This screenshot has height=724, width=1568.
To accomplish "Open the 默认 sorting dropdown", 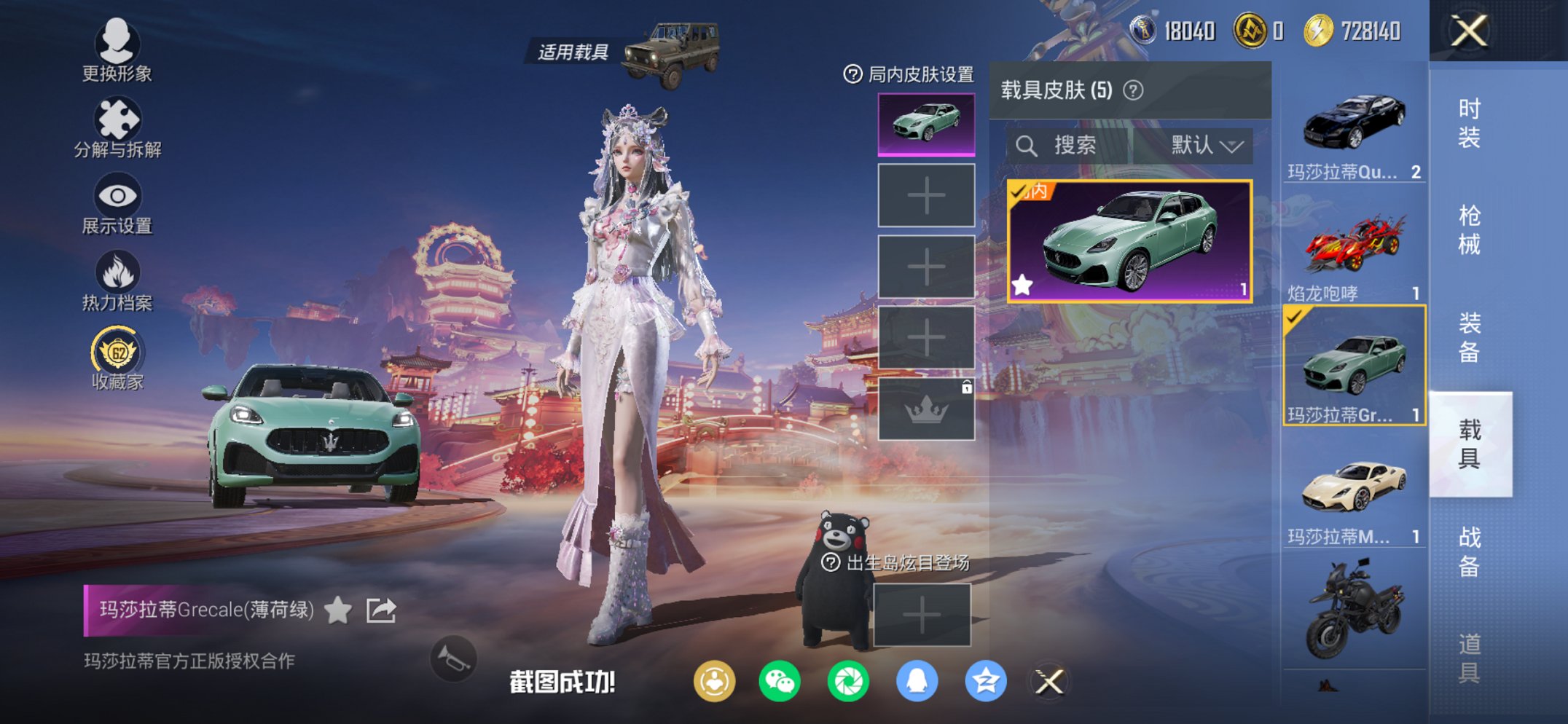I will pos(1202,144).
